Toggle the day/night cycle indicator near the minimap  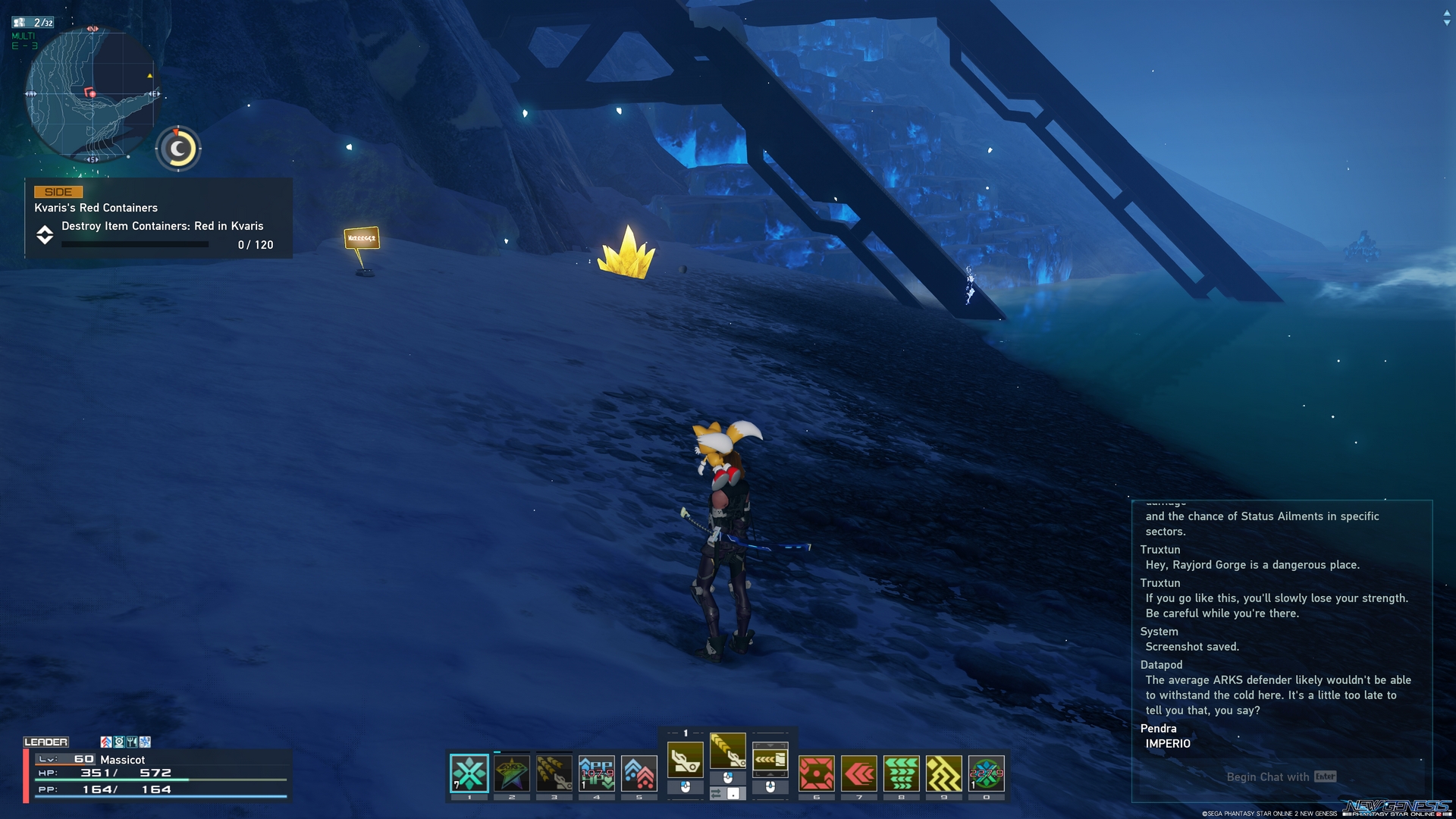point(177,149)
